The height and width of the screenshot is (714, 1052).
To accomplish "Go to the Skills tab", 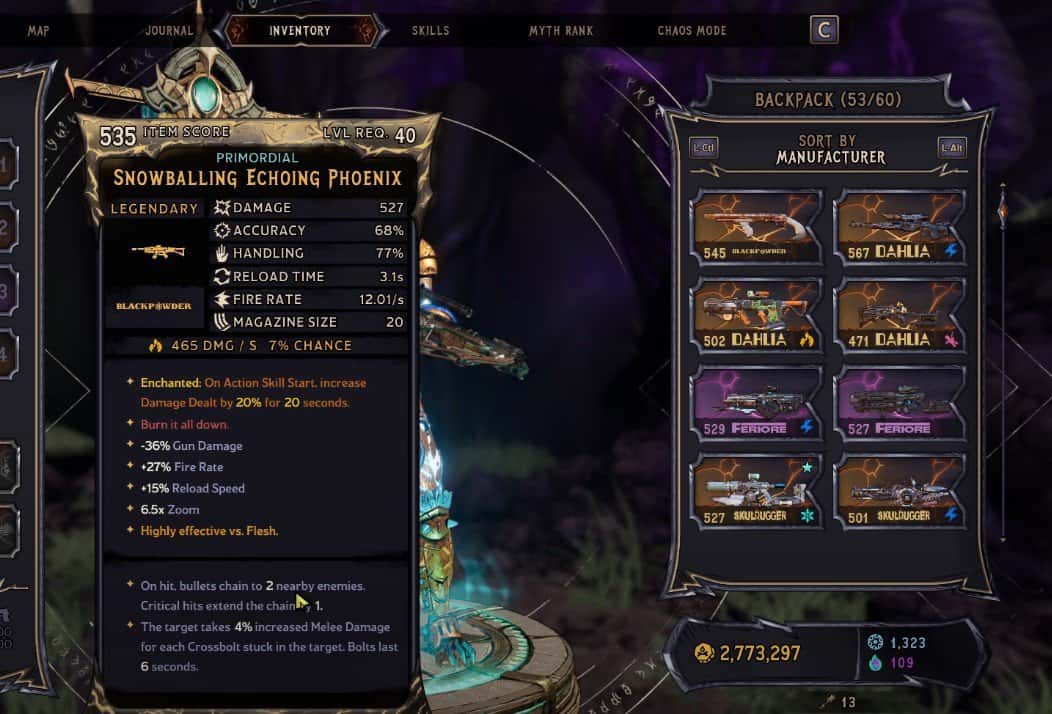I will (430, 31).
